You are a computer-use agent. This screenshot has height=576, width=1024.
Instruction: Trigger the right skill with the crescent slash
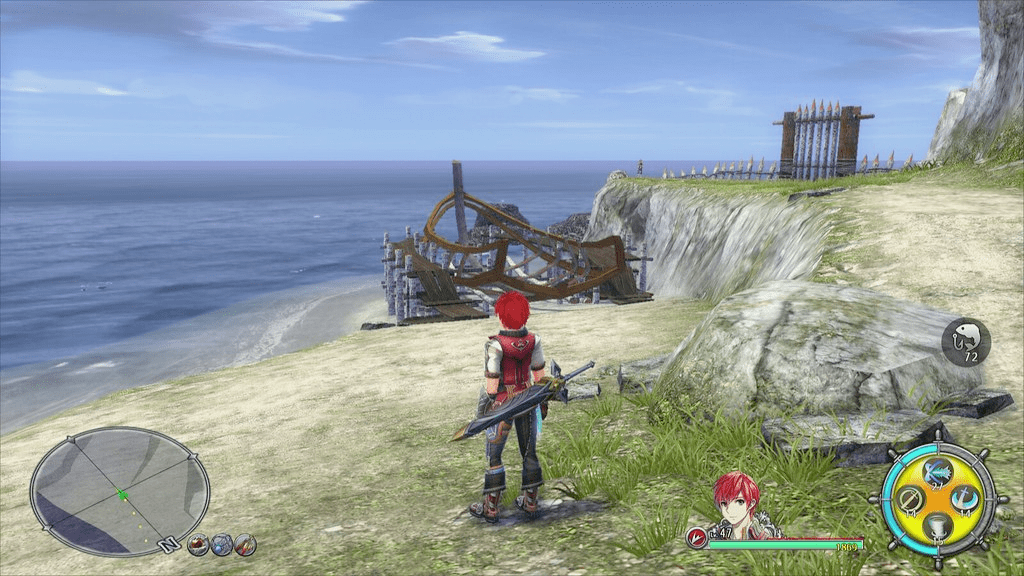click(964, 497)
